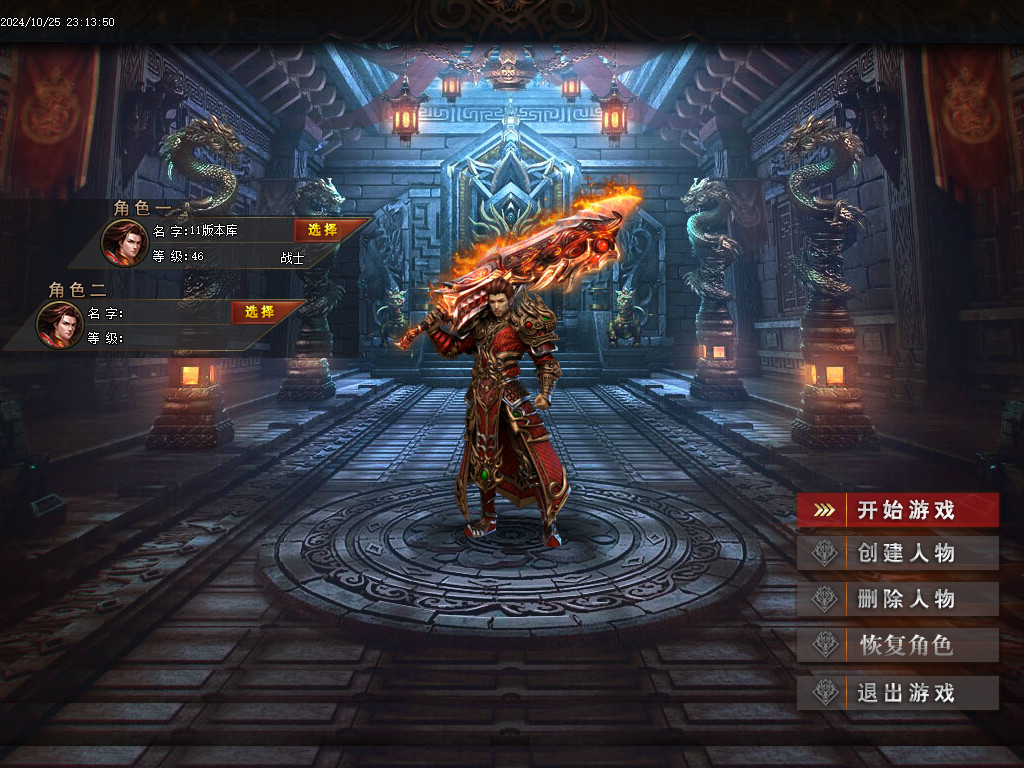Exit via the 退出游戏 button
Screen dimensions: 1024x768
point(898,692)
